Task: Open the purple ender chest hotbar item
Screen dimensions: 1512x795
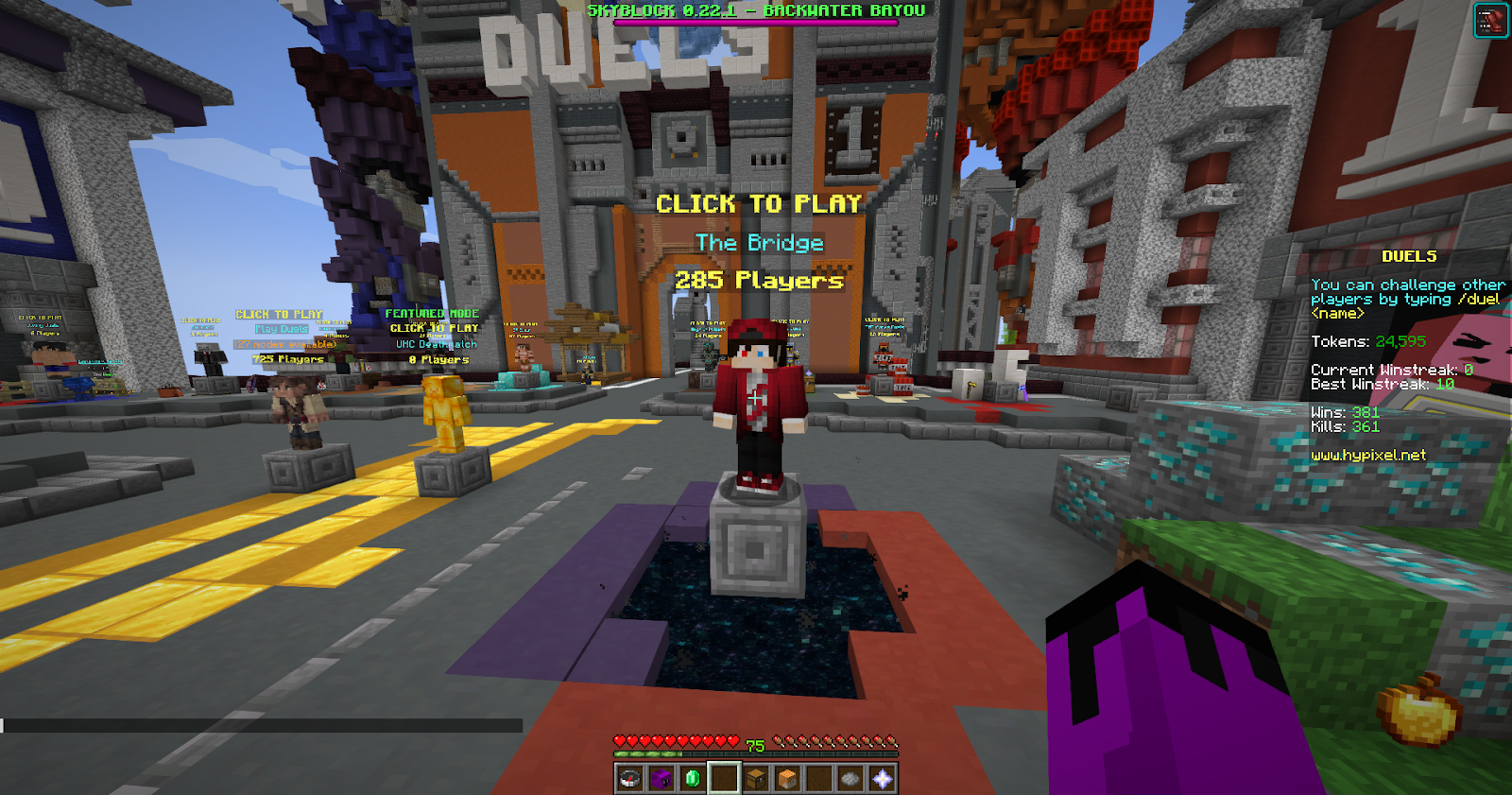Action: 661,777
